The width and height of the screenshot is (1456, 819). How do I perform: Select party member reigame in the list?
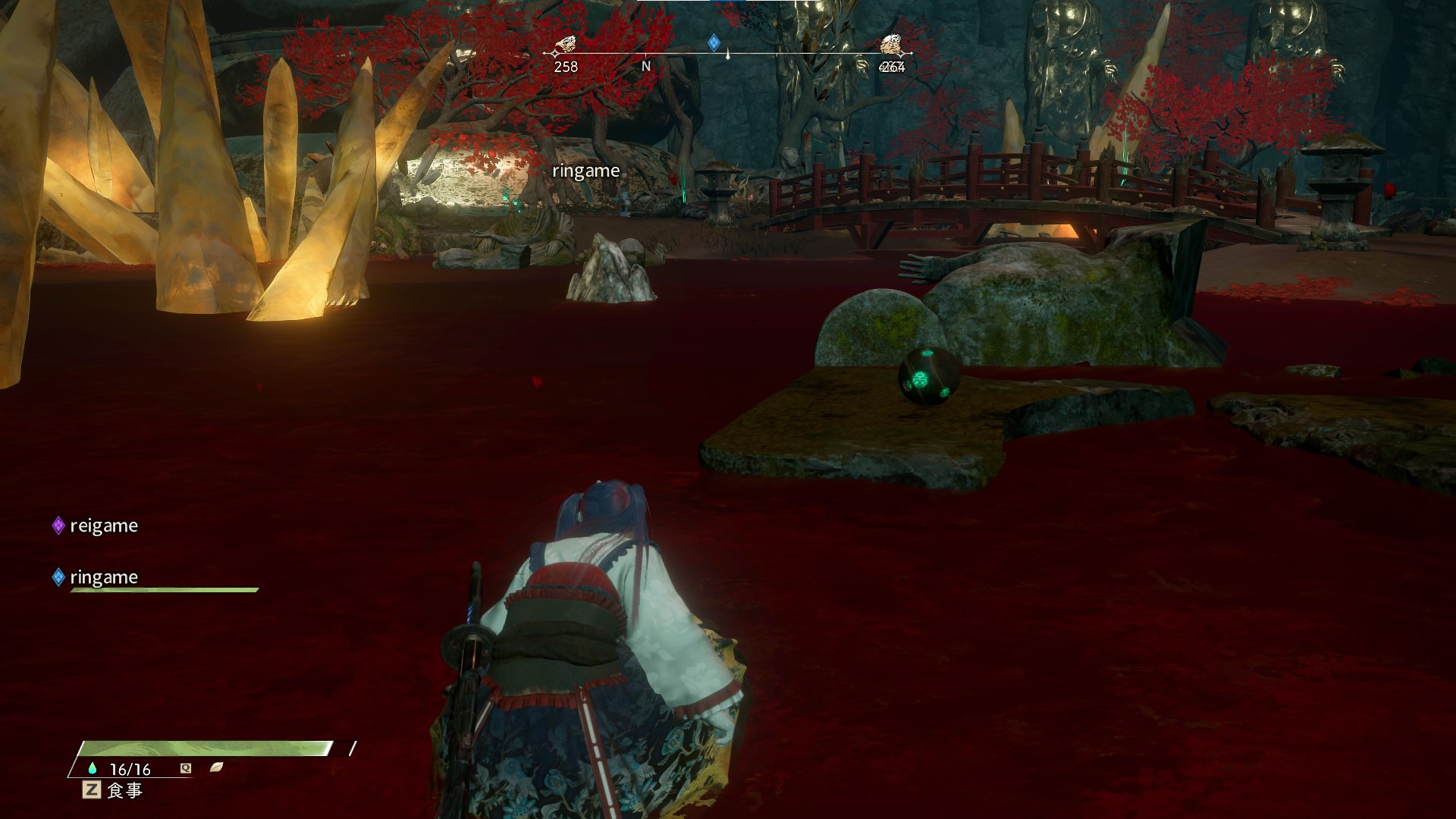click(x=103, y=526)
